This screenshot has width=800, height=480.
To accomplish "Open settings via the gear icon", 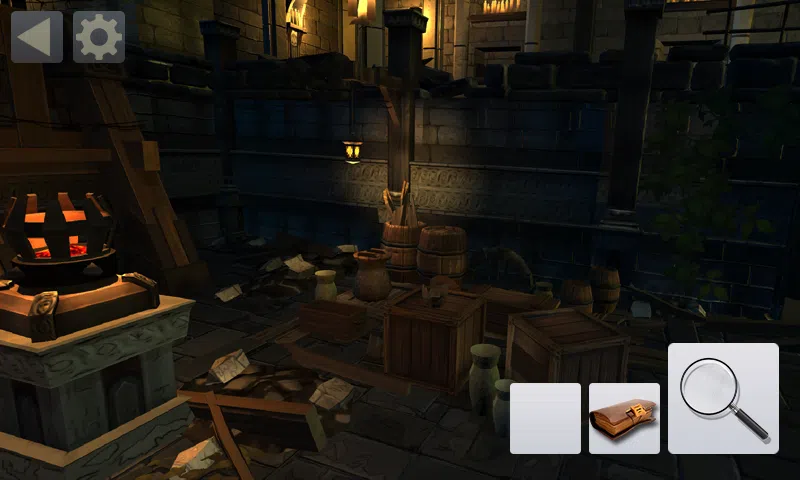I will click(99, 37).
